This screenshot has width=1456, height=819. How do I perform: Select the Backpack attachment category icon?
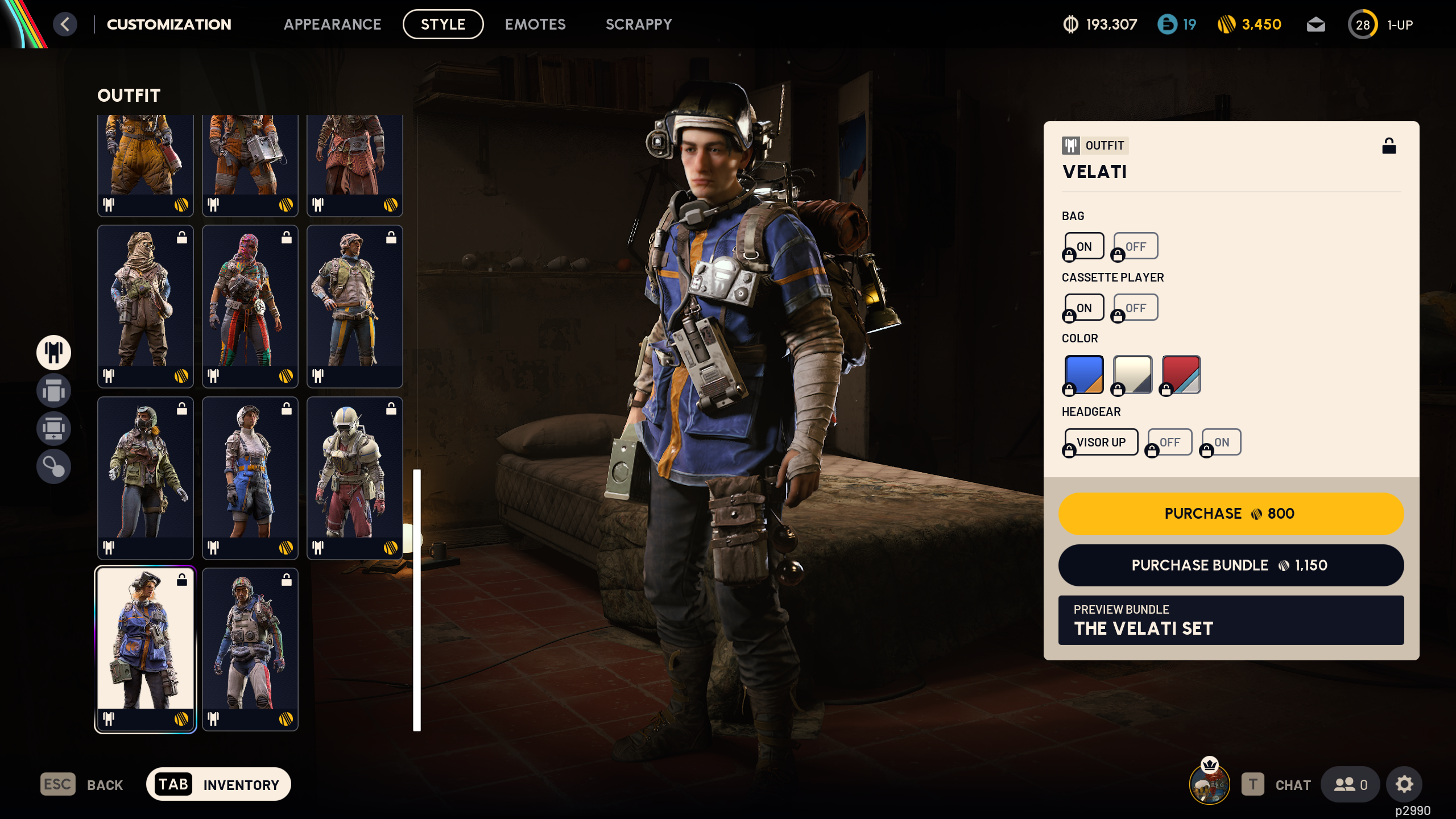tap(53, 428)
